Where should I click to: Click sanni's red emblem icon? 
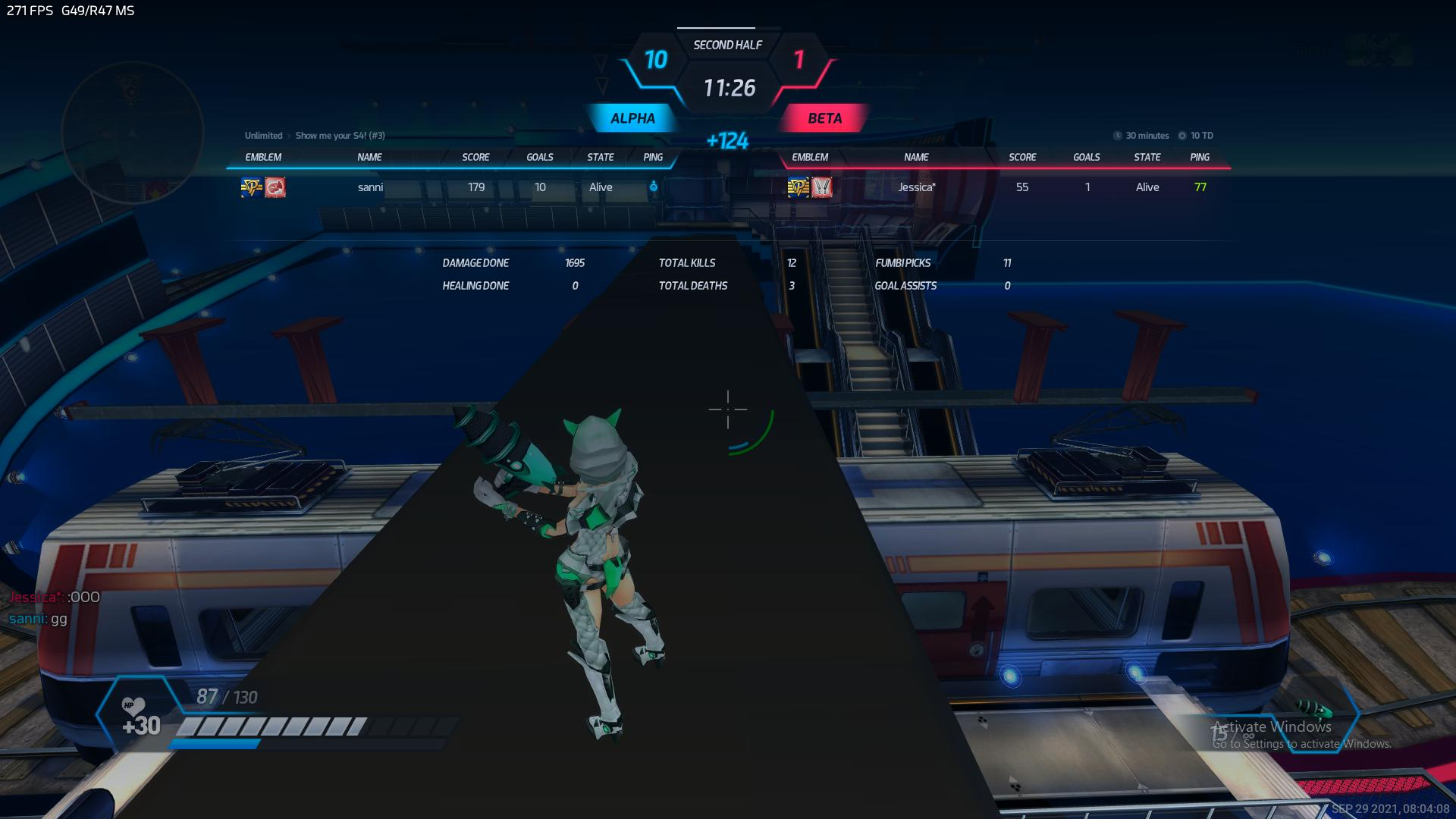(x=275, y=187)
